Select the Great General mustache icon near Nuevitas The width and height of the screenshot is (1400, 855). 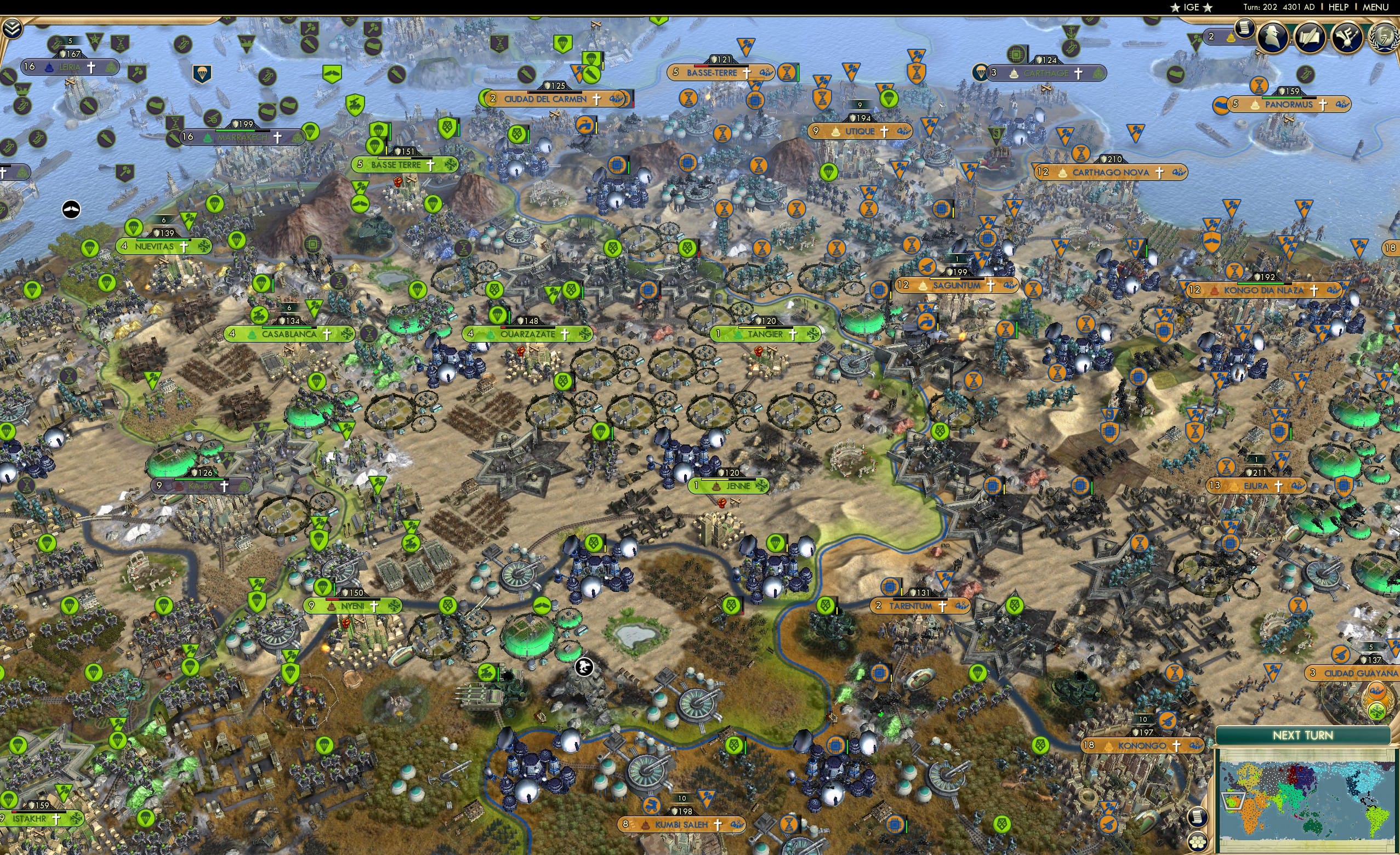[72, 210]
